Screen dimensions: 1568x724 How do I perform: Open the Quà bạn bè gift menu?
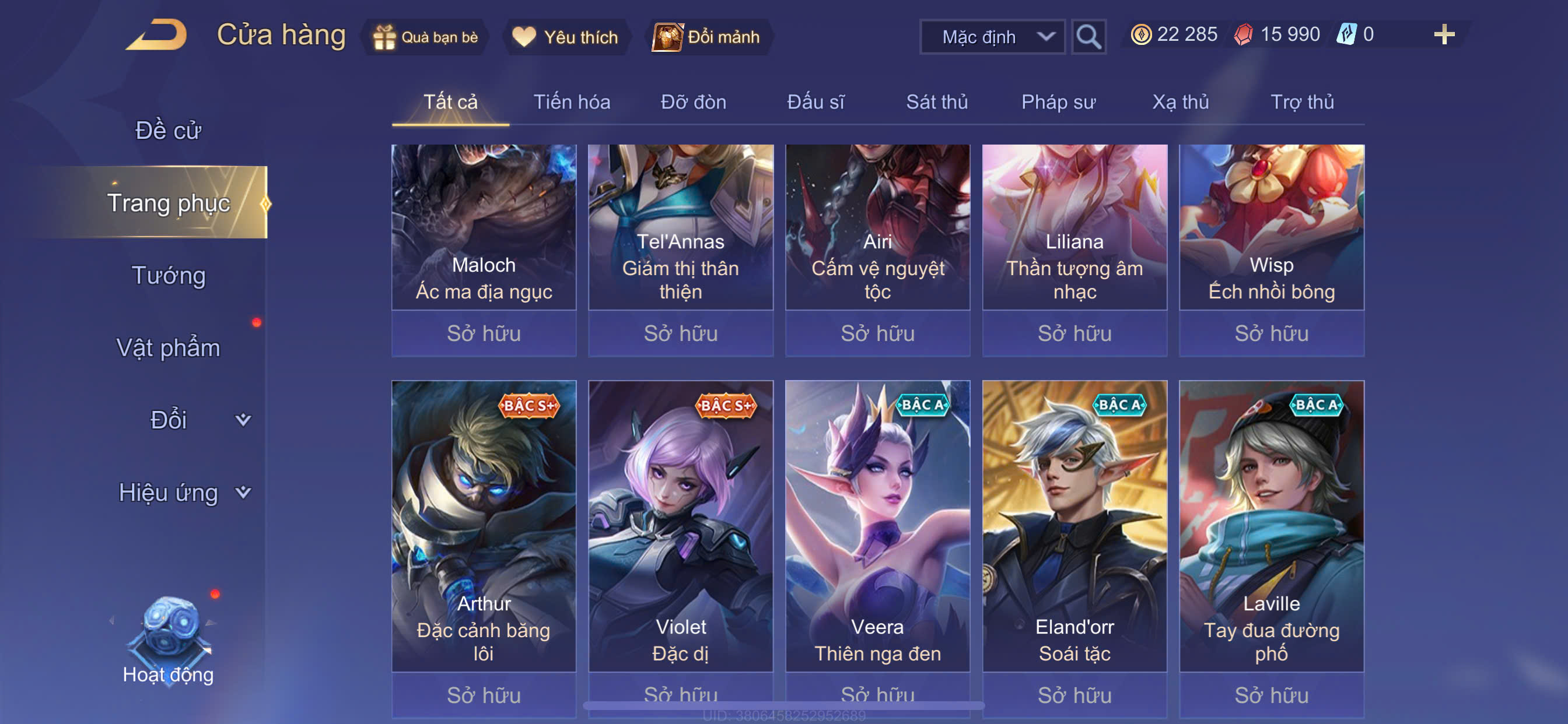pyautogui.click(x=426, y=37)
